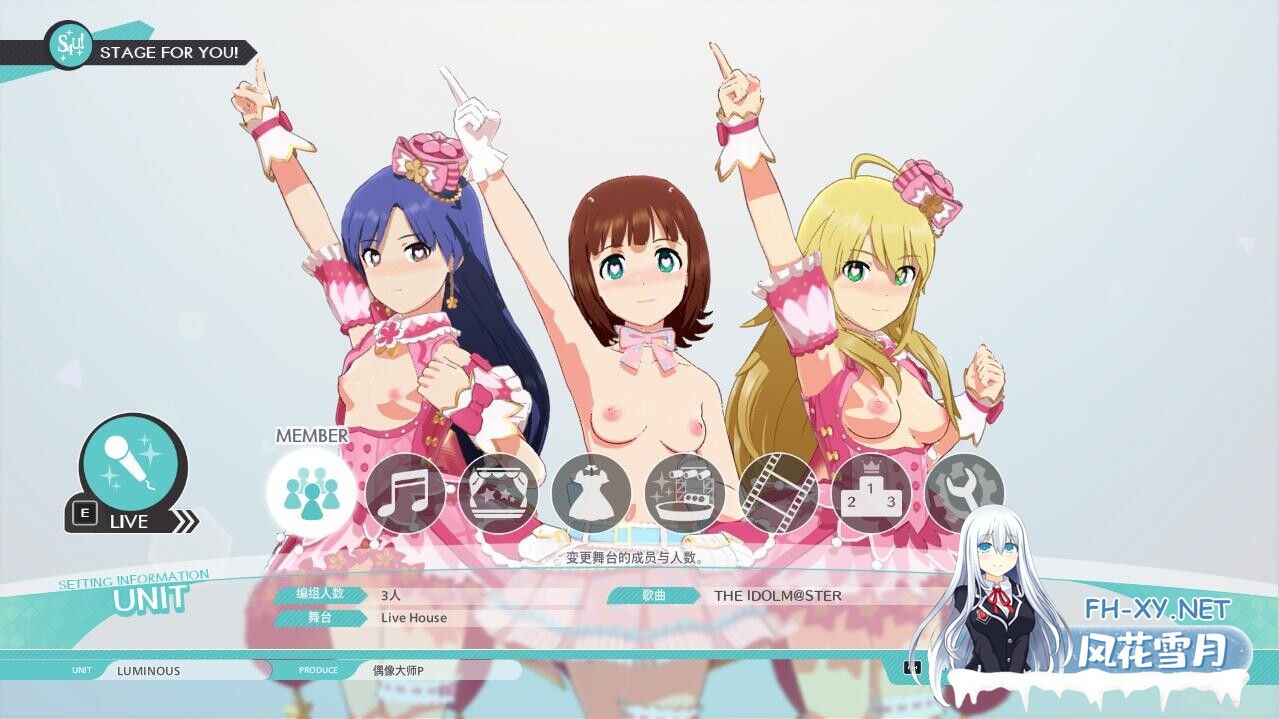The image size is (1279, 719).
Task: Start the LIVE performance with the microphone button
Action: pyautogui.click(x=132, y=467)
